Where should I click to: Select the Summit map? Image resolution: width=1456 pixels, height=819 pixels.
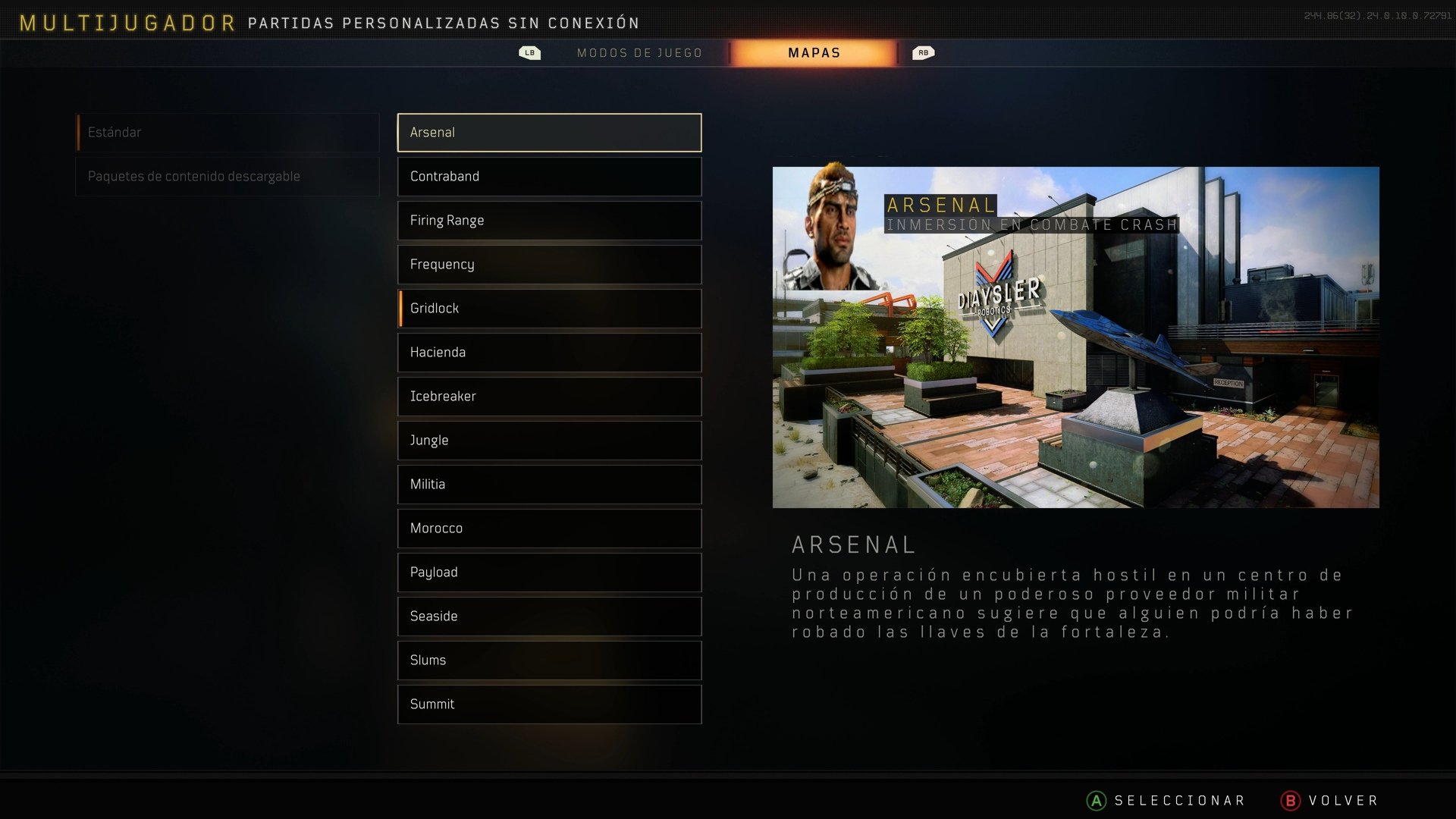click(548, 704)
